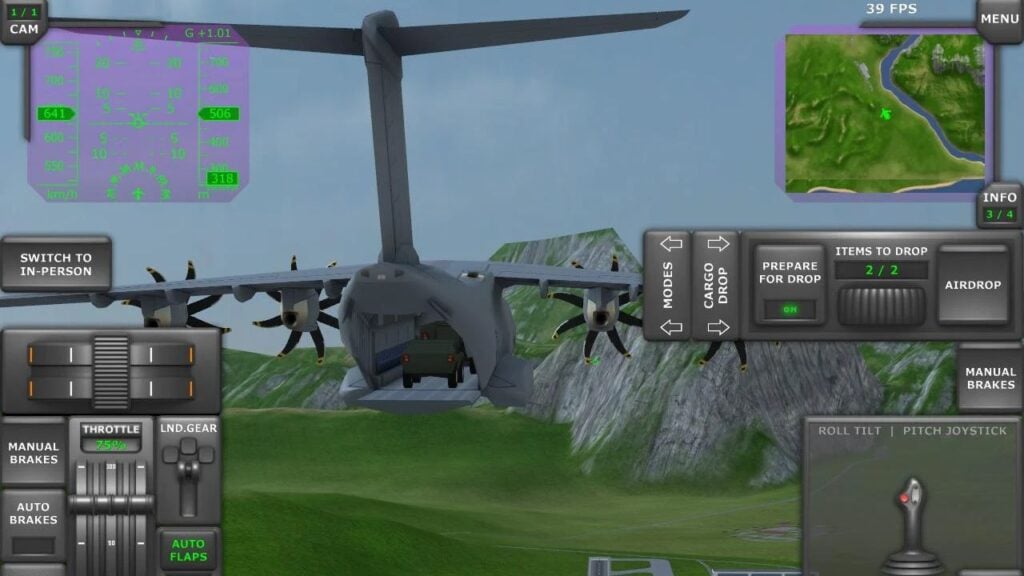Cycle modes with the MODES selector
The height and width of the screenshot is (576, 1024).
click(x=667, y=285)
